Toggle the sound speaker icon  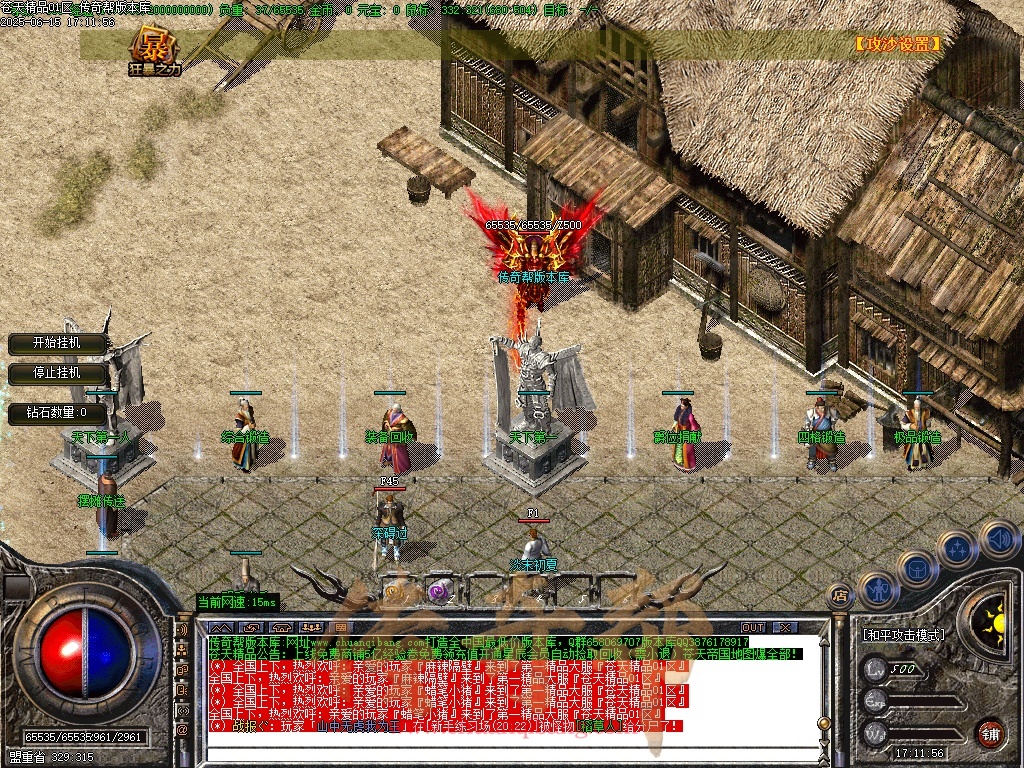(x=998, y=538)
